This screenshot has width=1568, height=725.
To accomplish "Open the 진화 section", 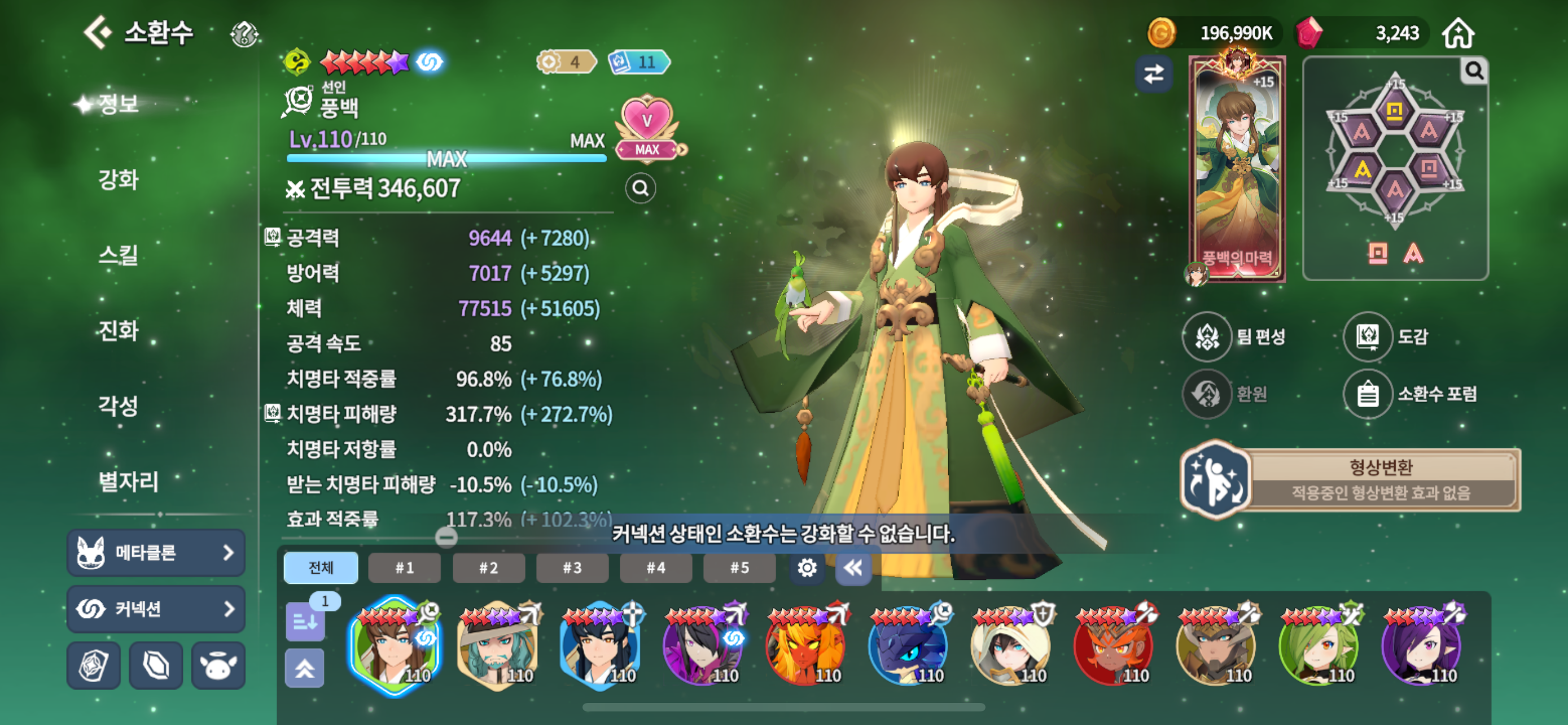I will click(x=119, y=330).
